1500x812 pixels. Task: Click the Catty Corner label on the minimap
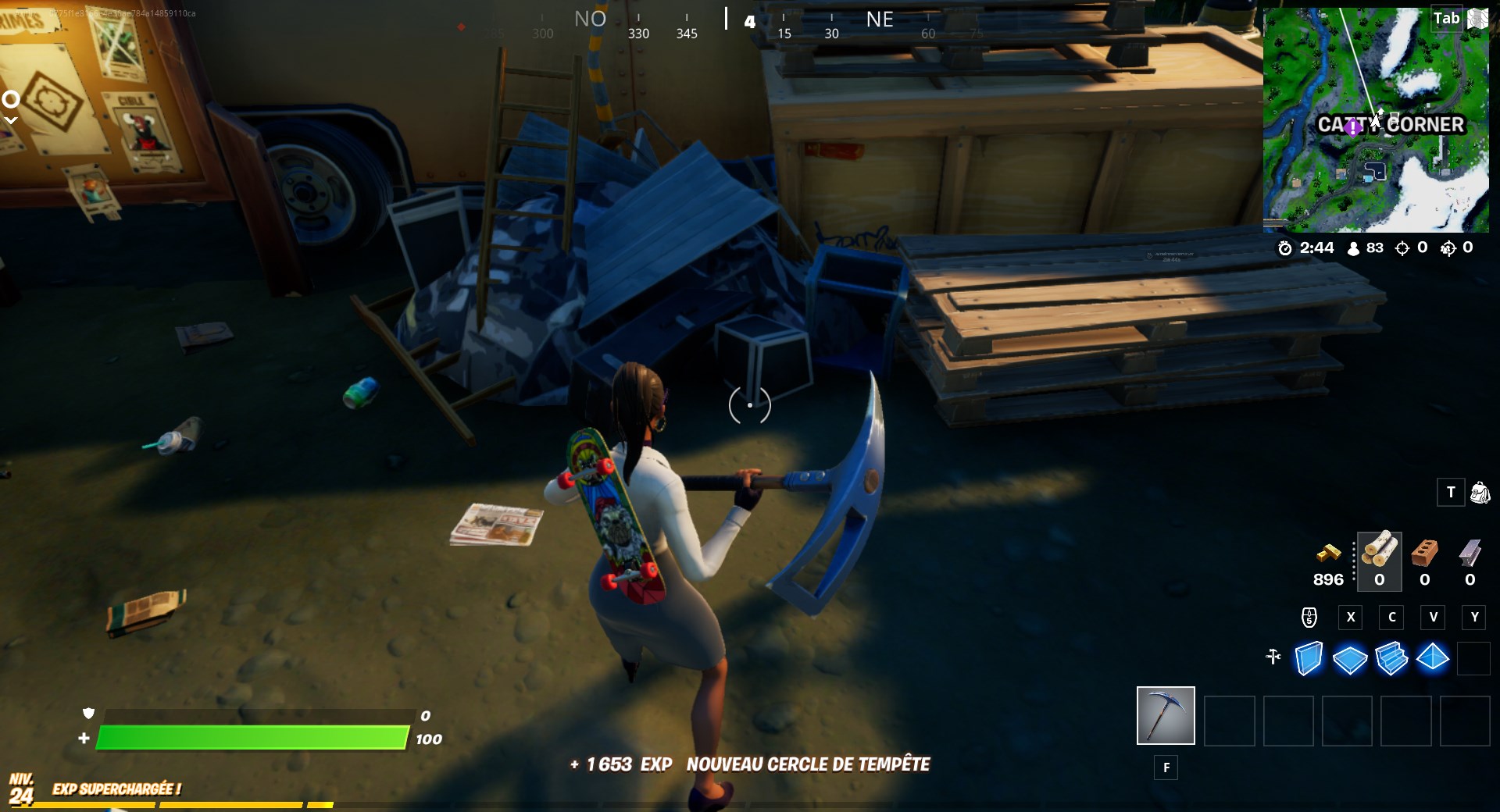tap(1391, 123)
